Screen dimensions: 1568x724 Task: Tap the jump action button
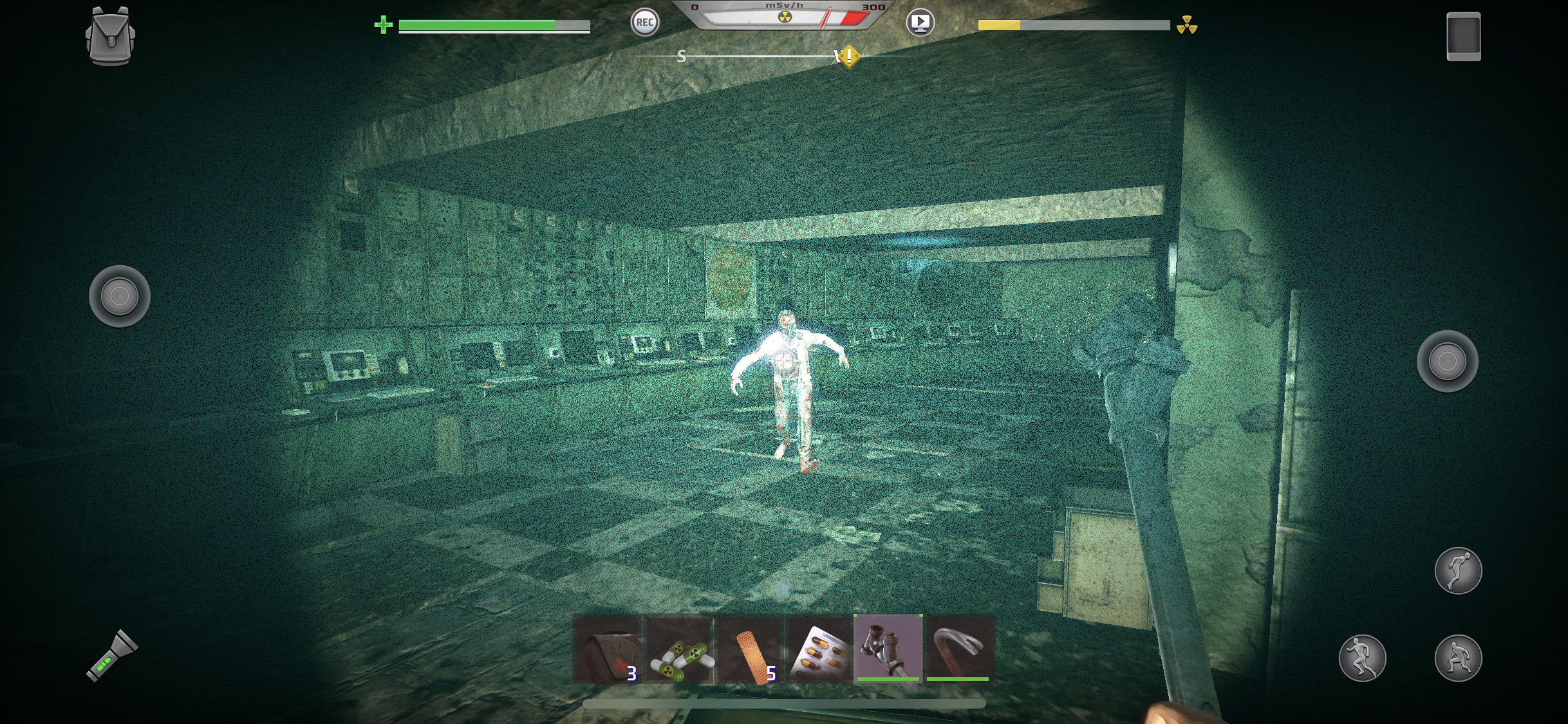coord(1458,571)
